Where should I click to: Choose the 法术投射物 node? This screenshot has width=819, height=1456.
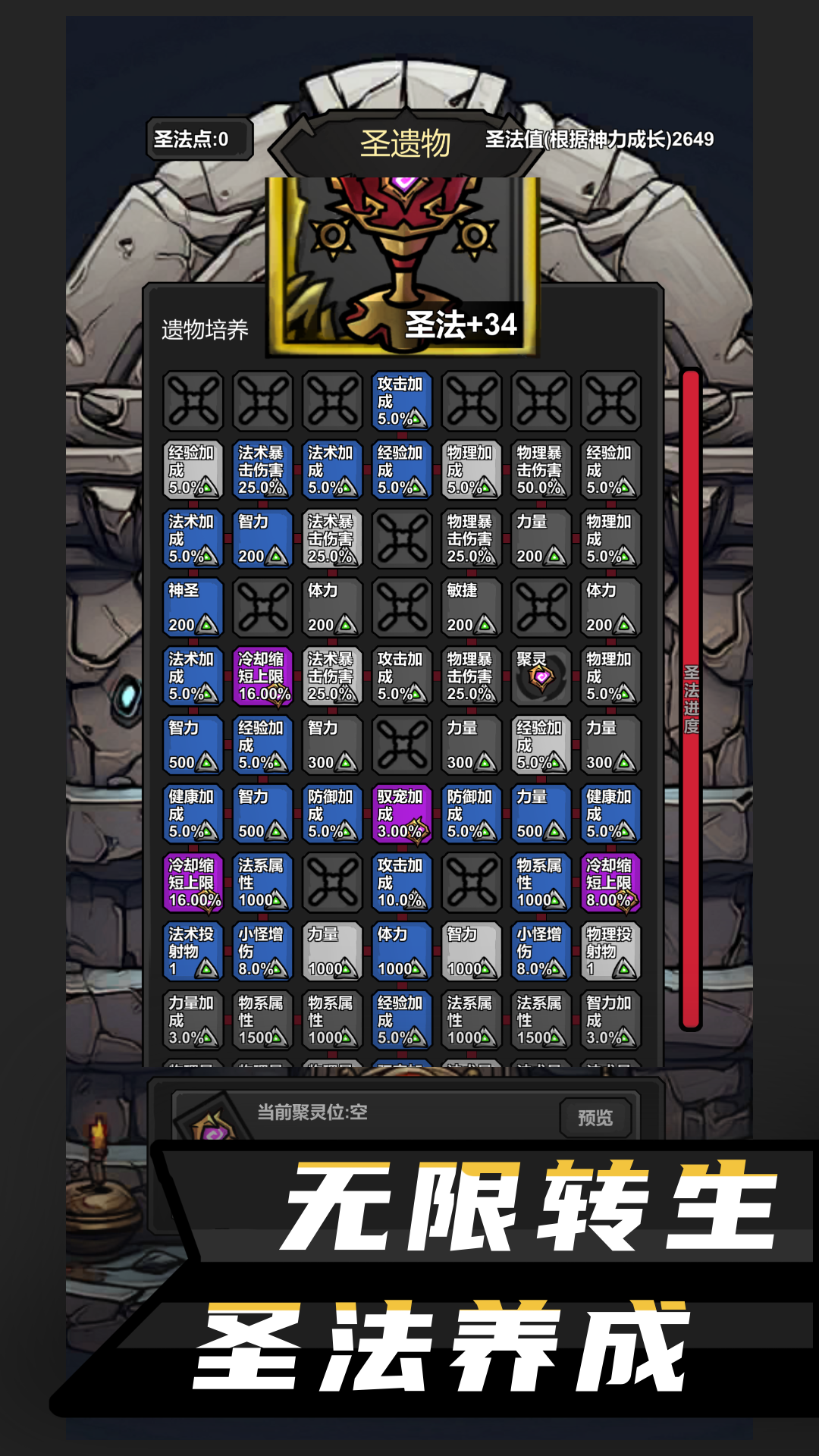pos(193,951)
